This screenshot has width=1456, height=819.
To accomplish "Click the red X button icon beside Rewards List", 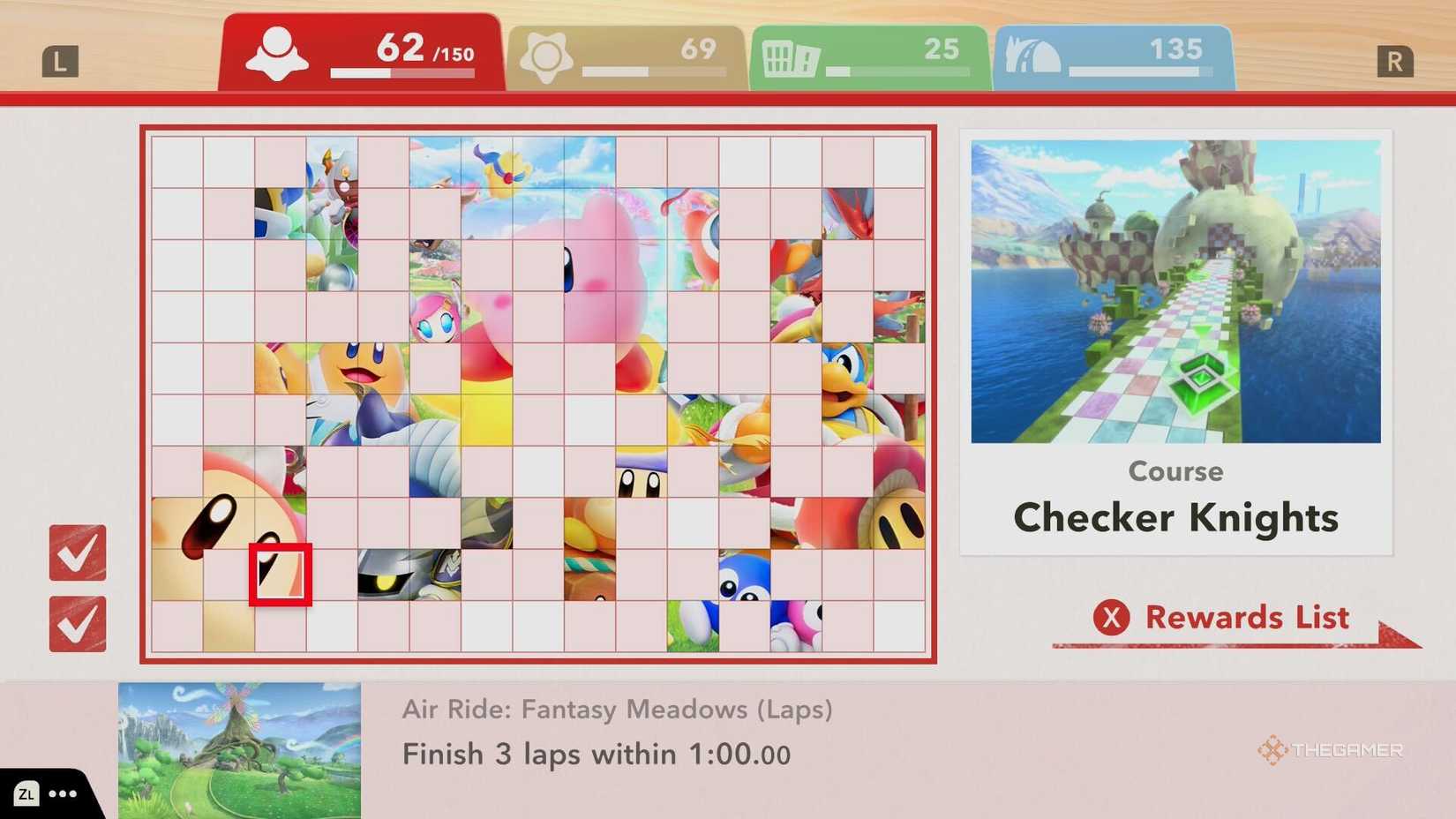I will [1114, 619].
